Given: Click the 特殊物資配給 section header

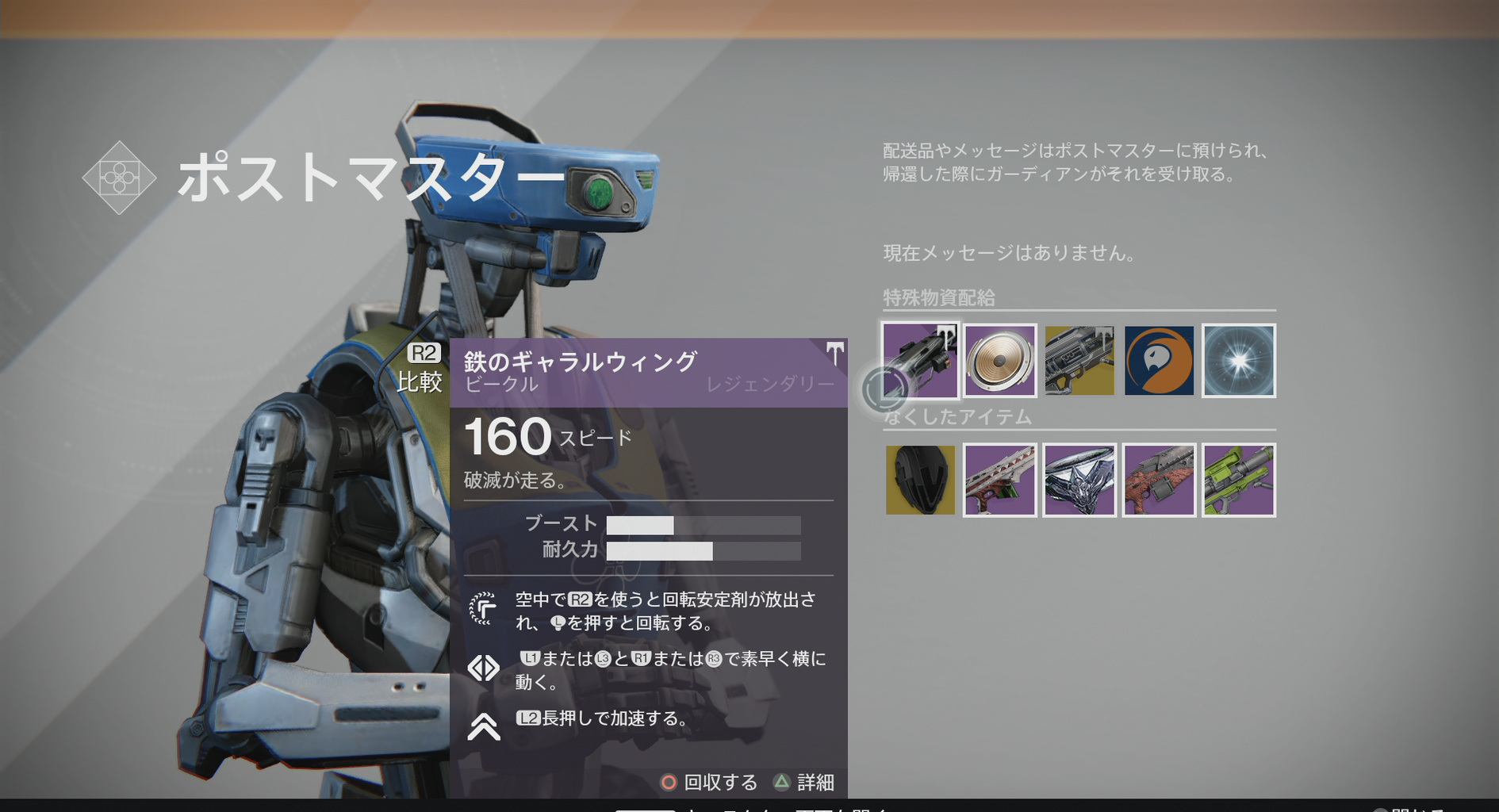Looking at the screenshot, I should [x=938, y=299].
